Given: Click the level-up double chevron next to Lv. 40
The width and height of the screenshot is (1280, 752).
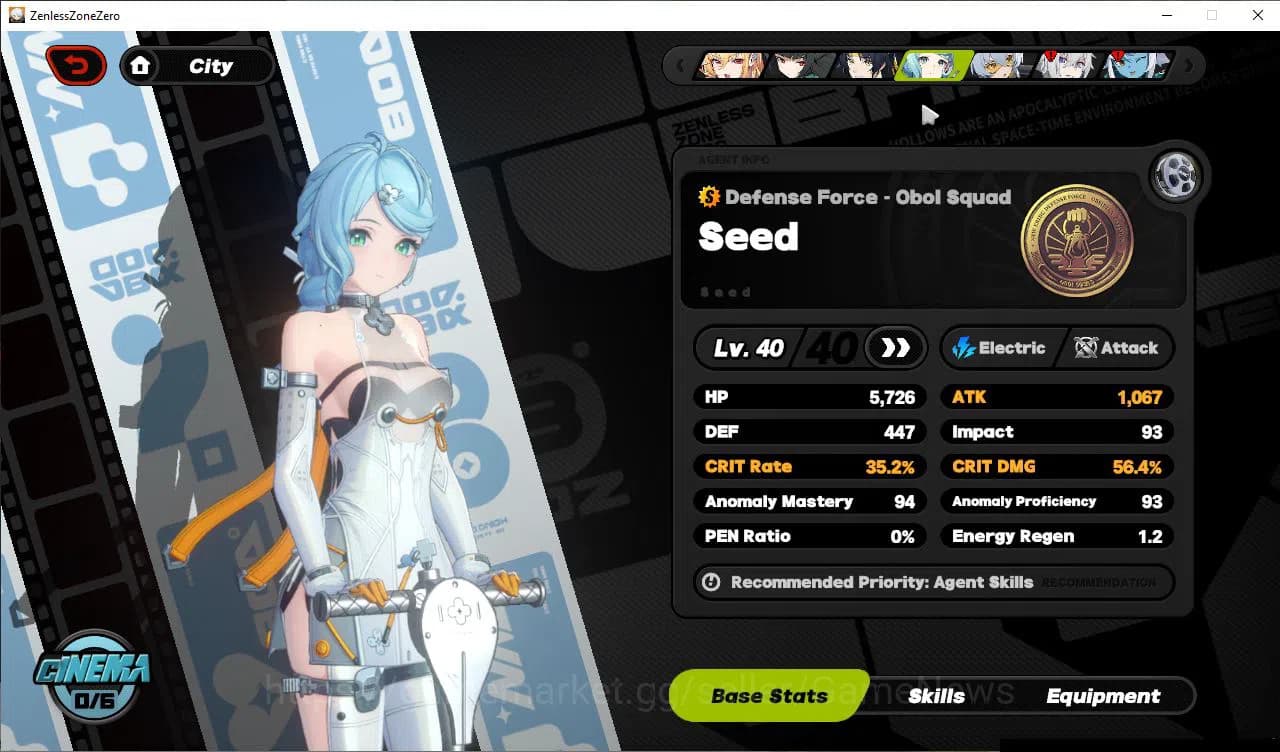Looking at the screenshot, I should tap(895, 348).
